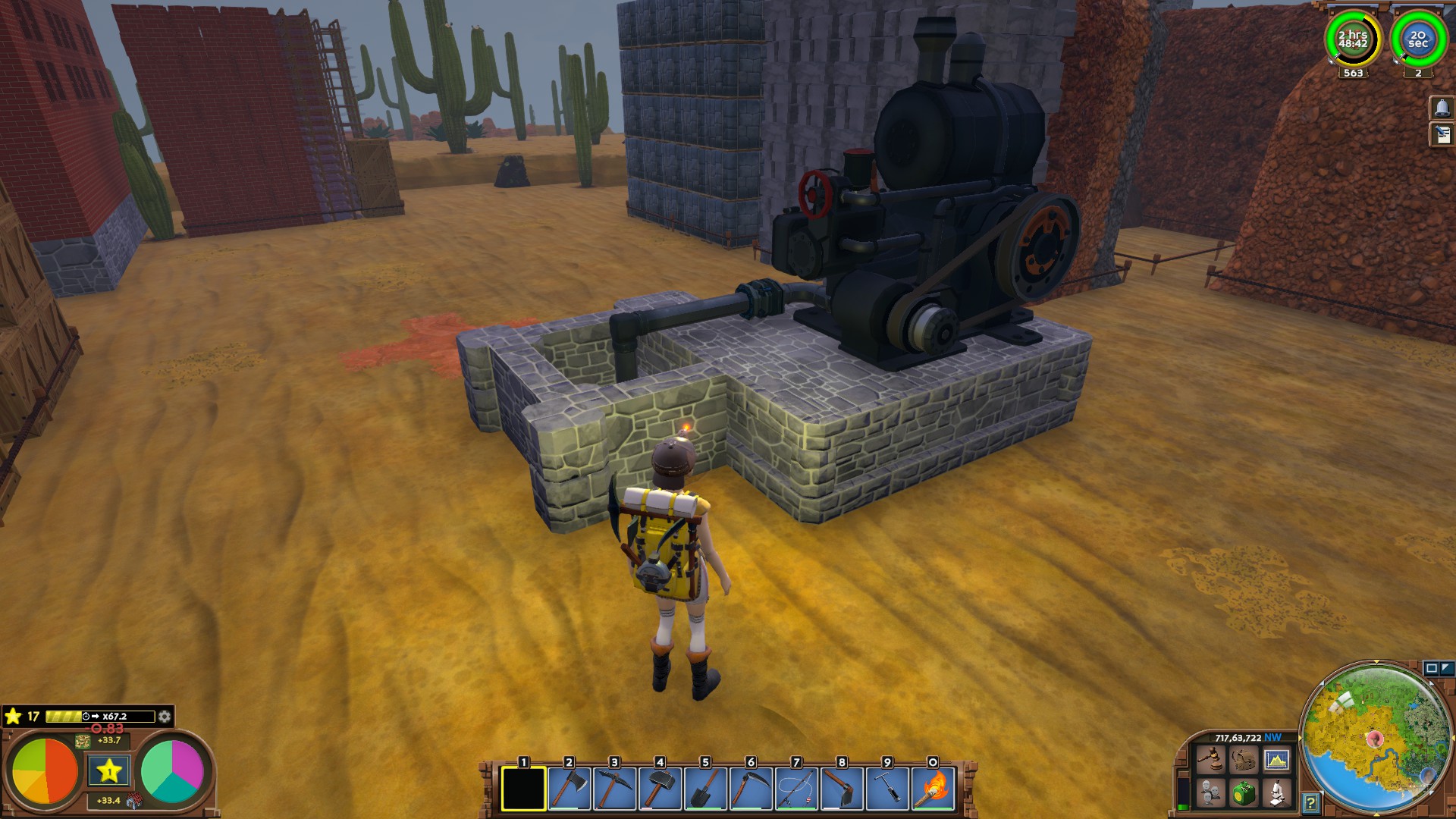Click the question mark help button
The height and width of the screenshot is (819, 1456).
pos(1310,802)
